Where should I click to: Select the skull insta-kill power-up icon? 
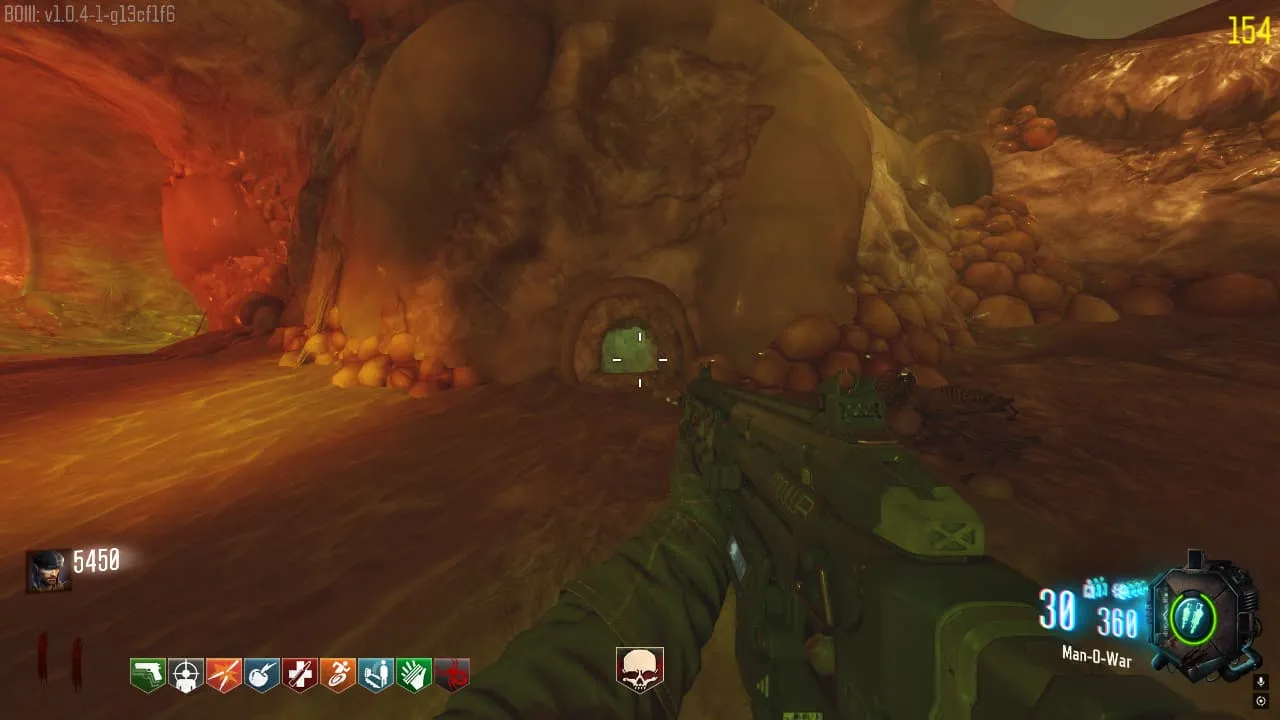click(x=640, y=669)
